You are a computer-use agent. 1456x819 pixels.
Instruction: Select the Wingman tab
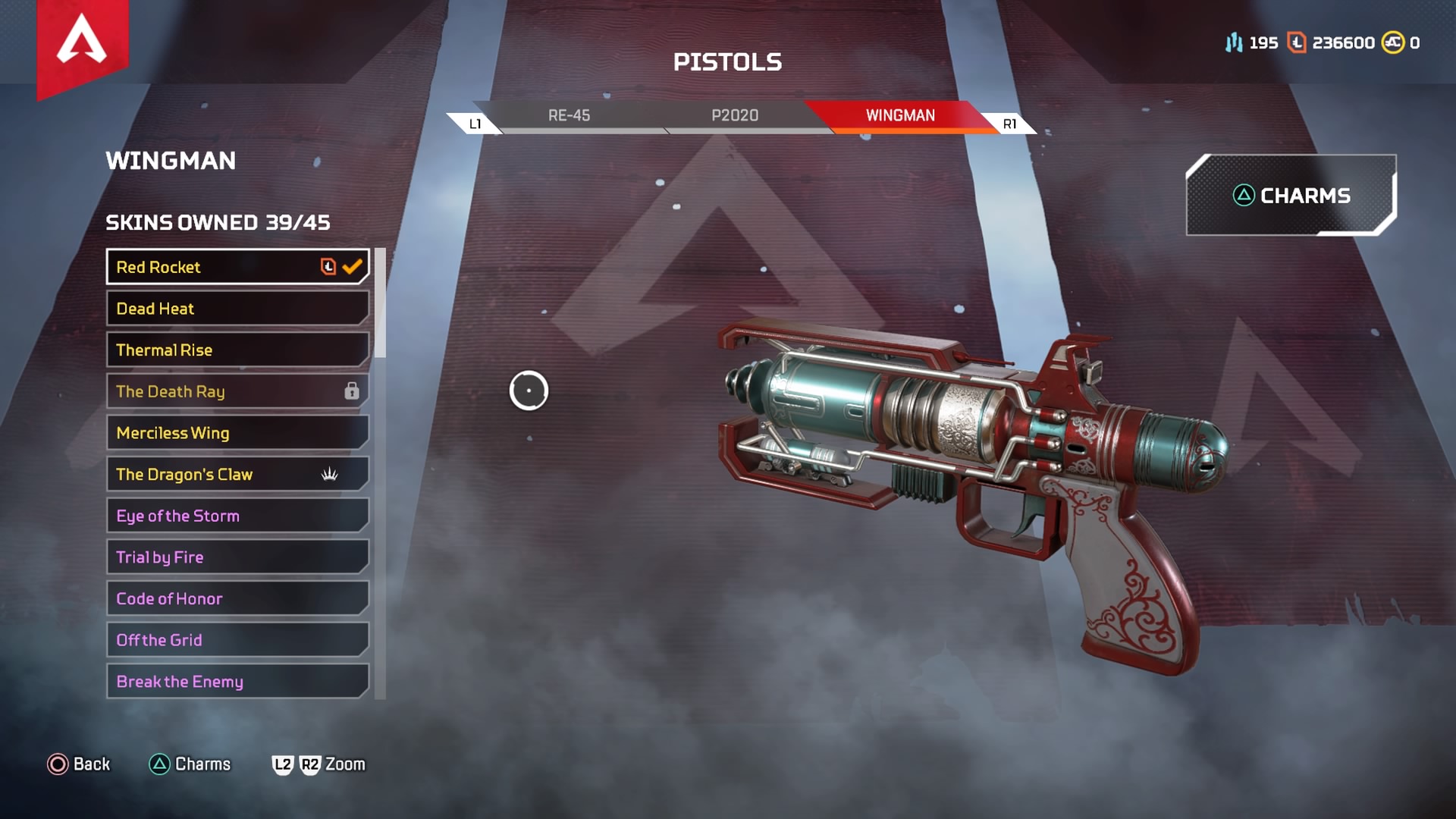pos(900,115)
